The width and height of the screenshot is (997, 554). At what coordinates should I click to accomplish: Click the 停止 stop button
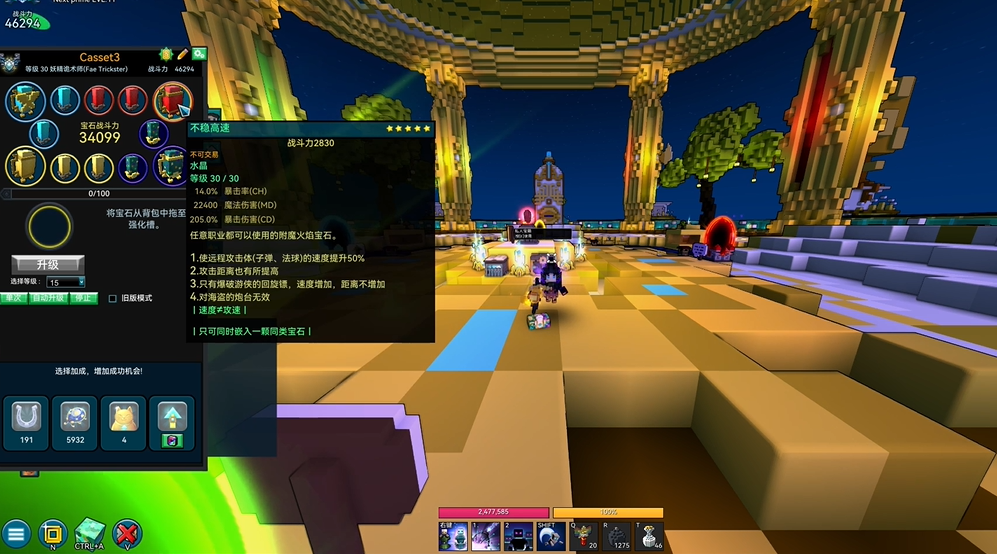click(85, 298)
